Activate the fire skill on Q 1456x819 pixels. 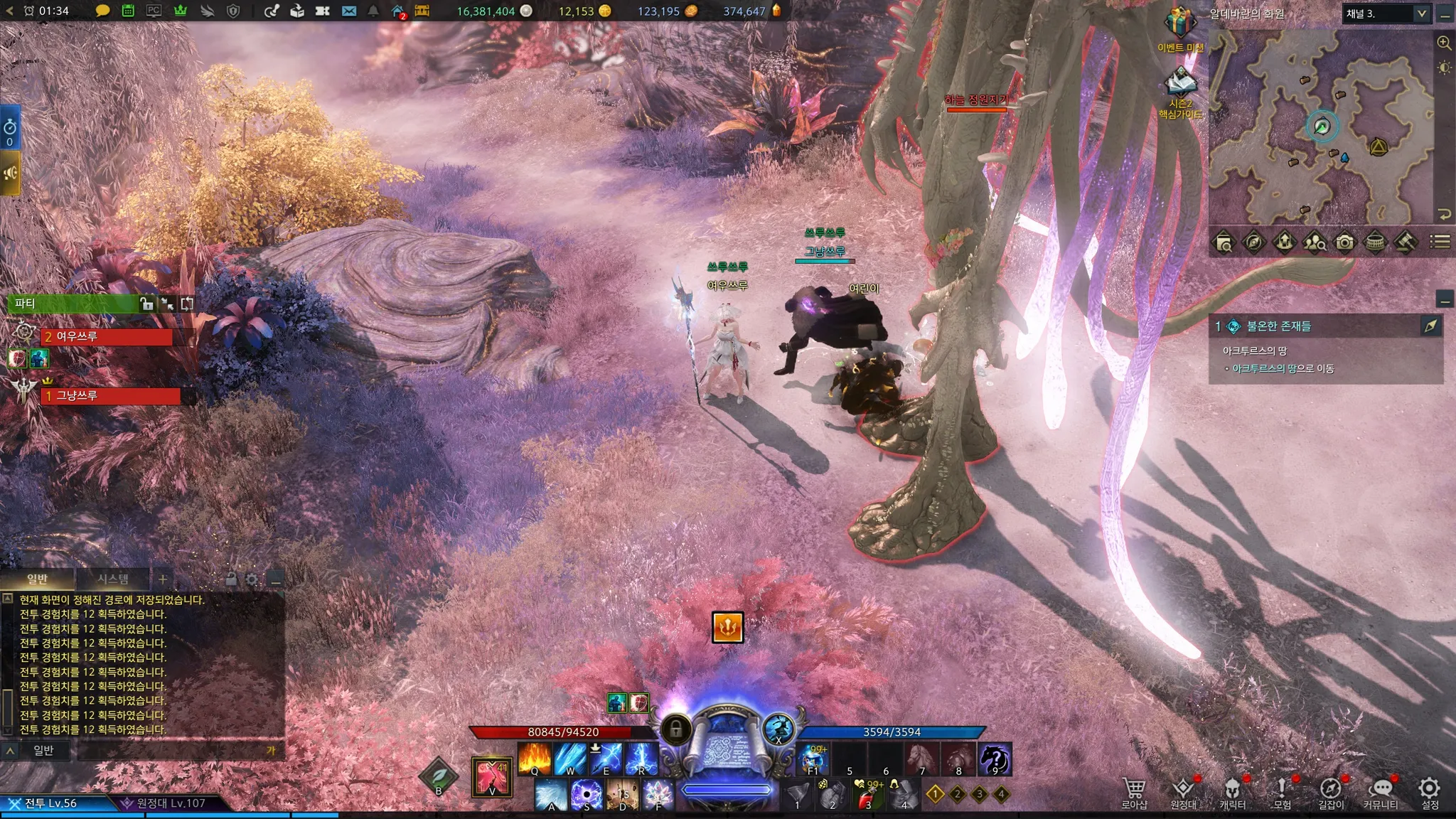pos(535,758)
